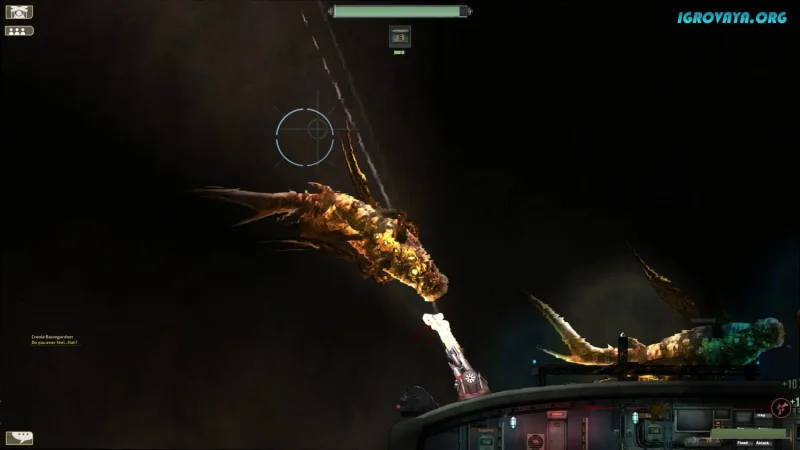800x450 pixels.
Task: Open the chat box speech bubble button
Action: point(19,438)
